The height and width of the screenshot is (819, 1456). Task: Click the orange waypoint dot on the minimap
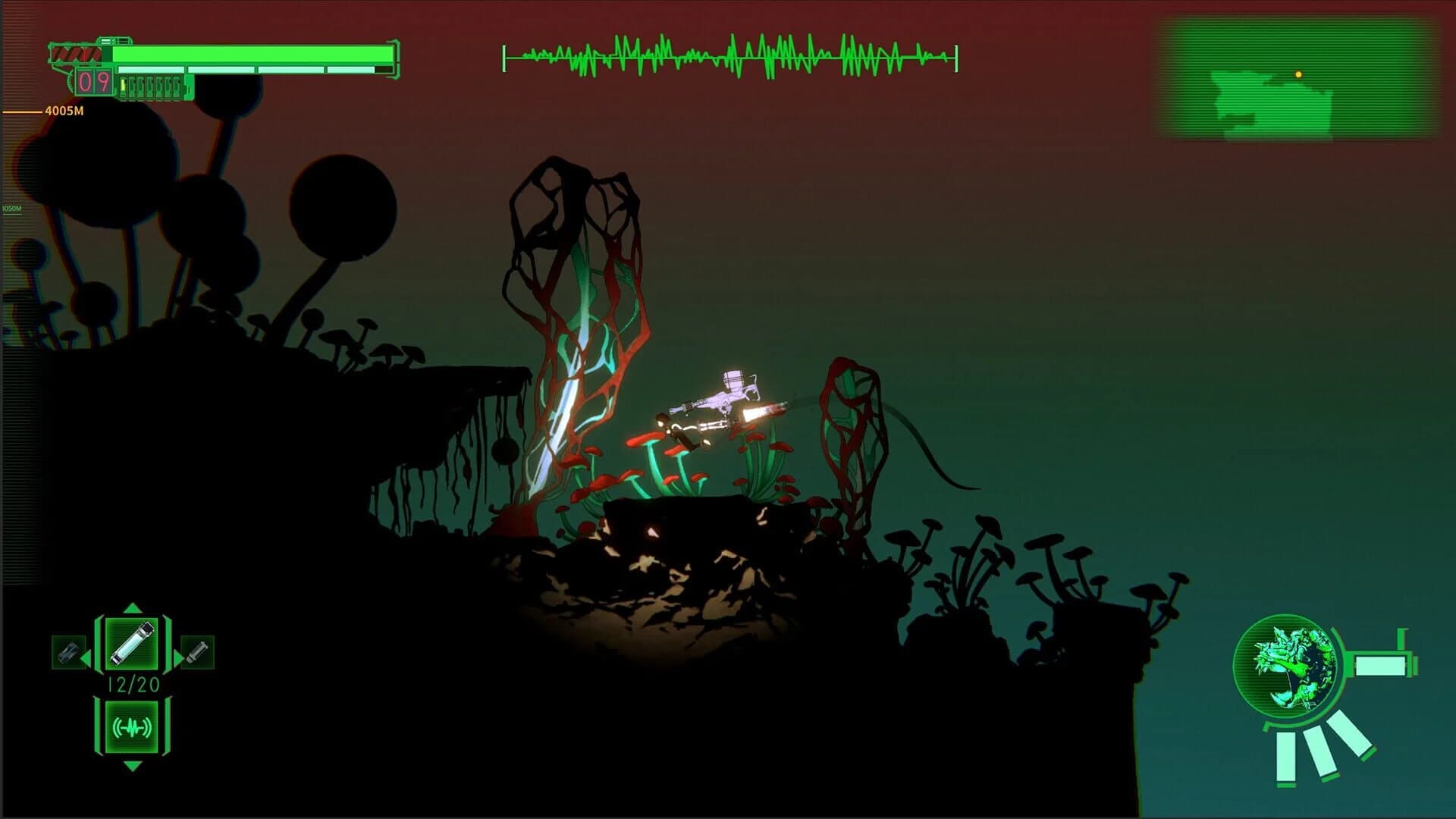click(x=1298, y=74)
